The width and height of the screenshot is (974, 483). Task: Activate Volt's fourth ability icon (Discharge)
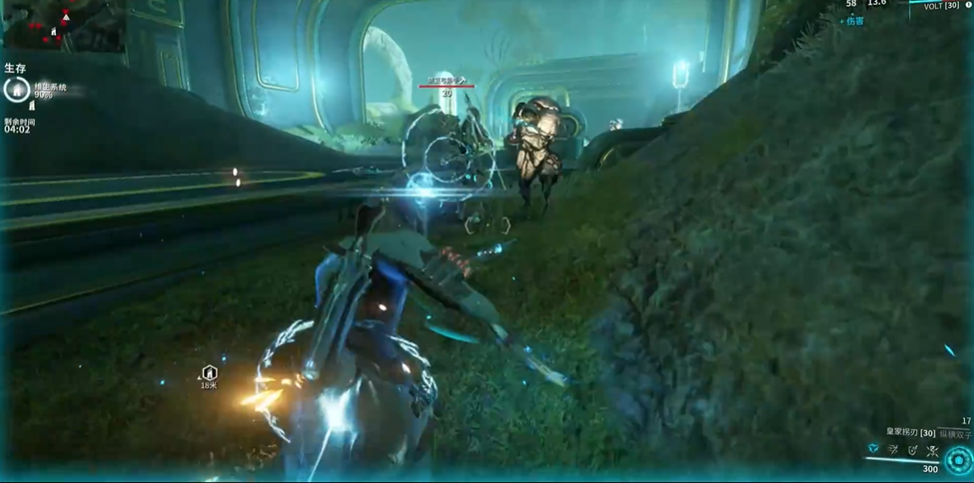(932, 451)
